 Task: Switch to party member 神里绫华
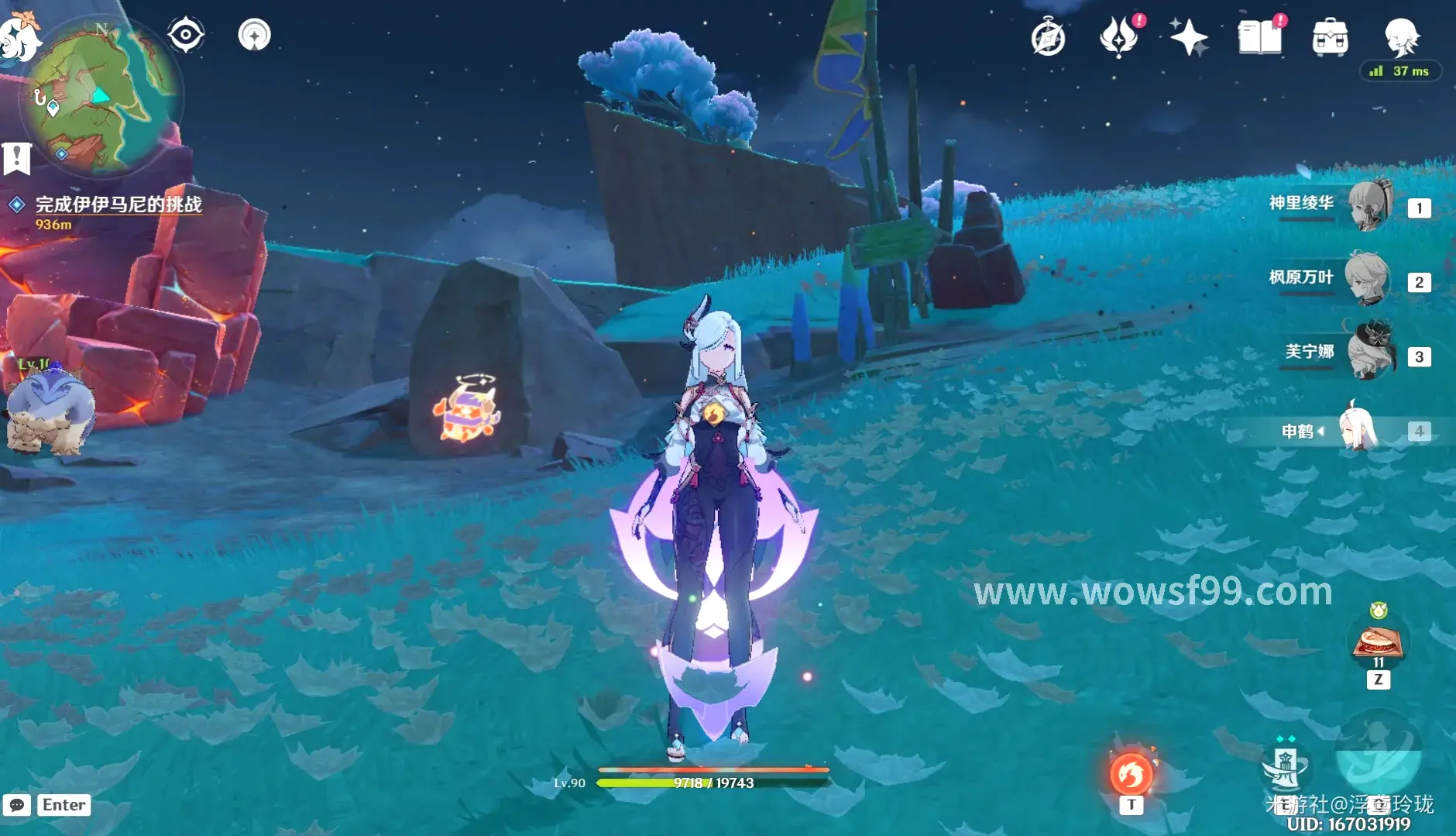click(1369, 205)
